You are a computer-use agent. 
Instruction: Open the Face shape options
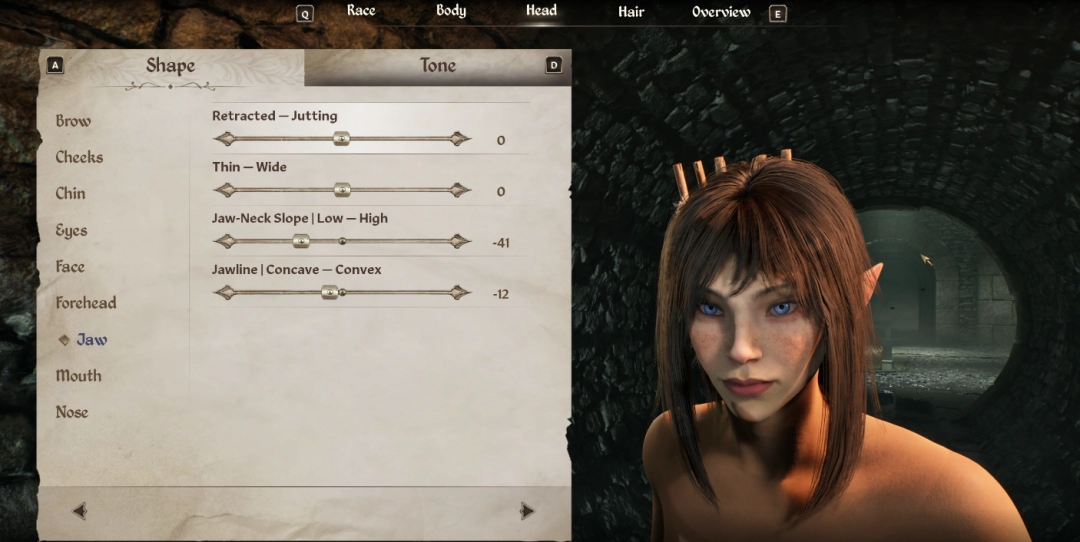[x=70, y=267]
